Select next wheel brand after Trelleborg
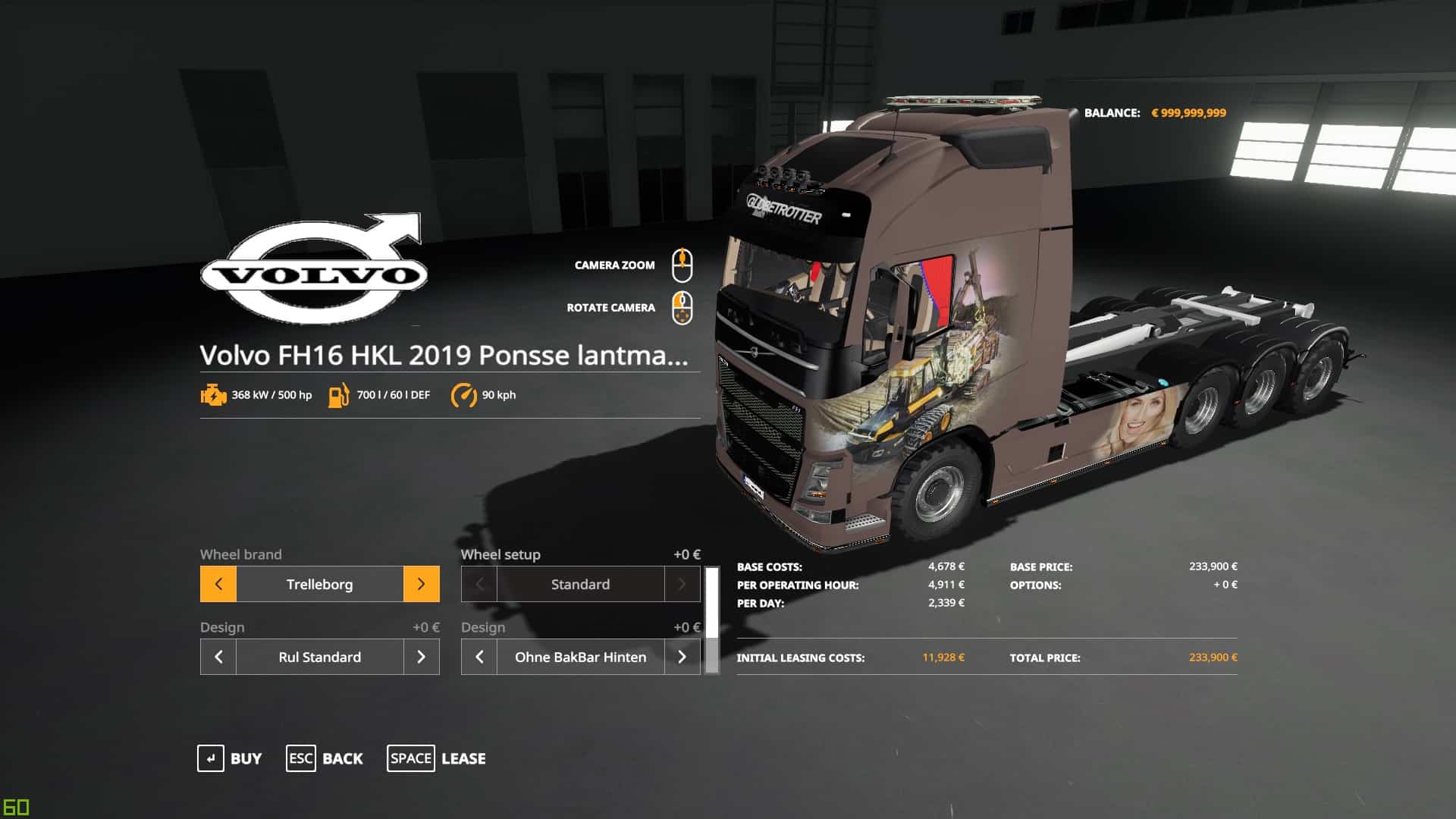The image size is (1456, 819). [x=421, y=584]
